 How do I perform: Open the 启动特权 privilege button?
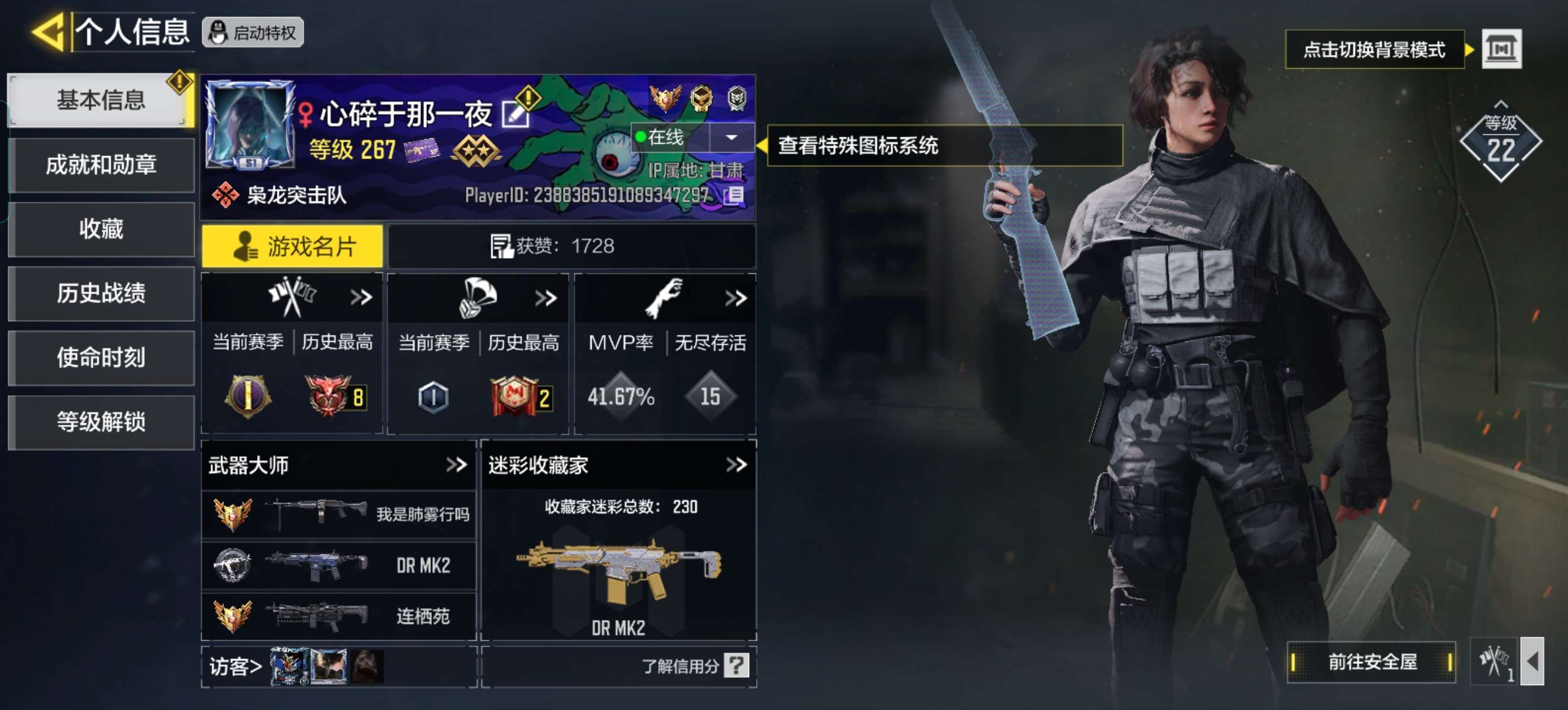click(252, 33)
